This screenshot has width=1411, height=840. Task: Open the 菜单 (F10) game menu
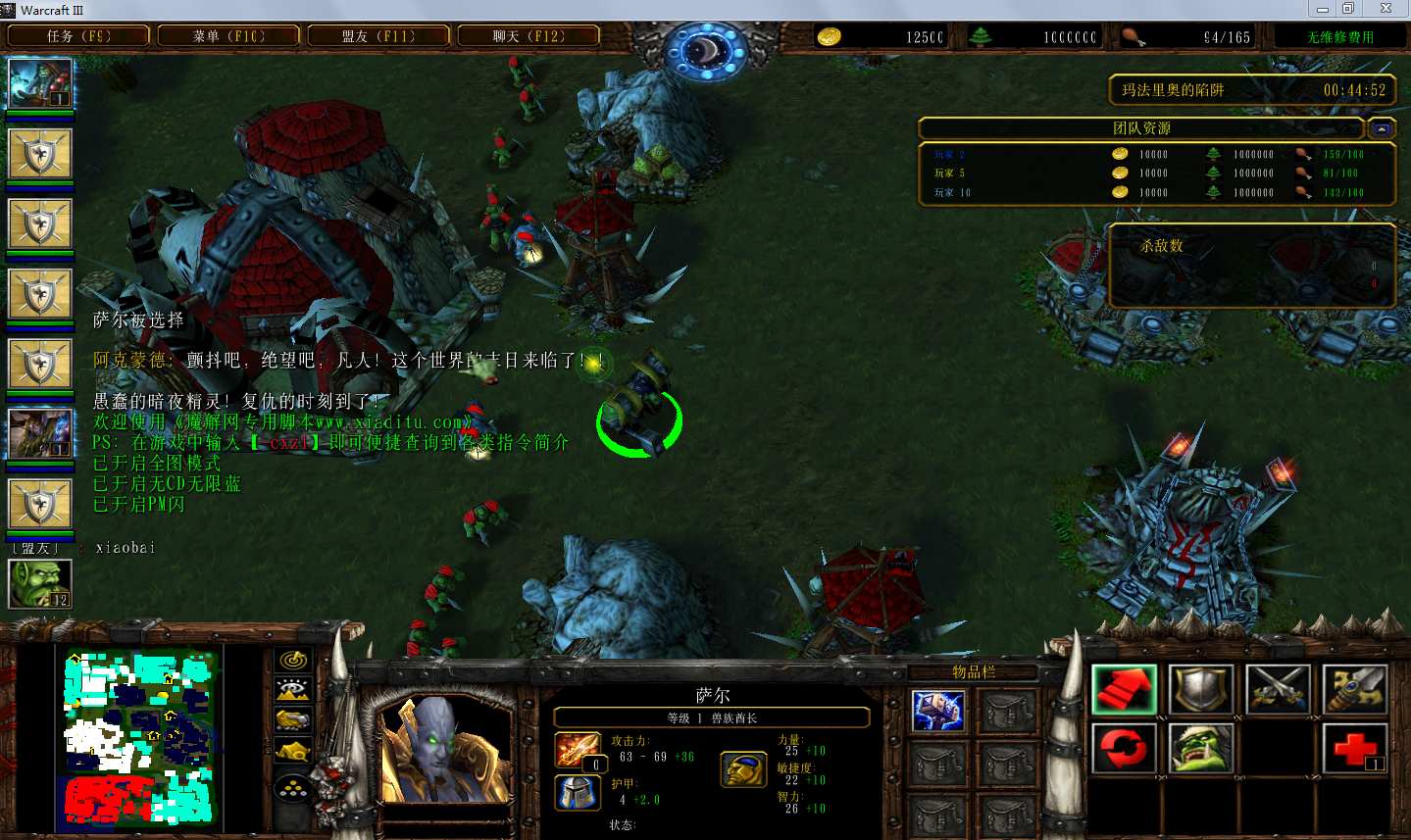pos(228,36)
